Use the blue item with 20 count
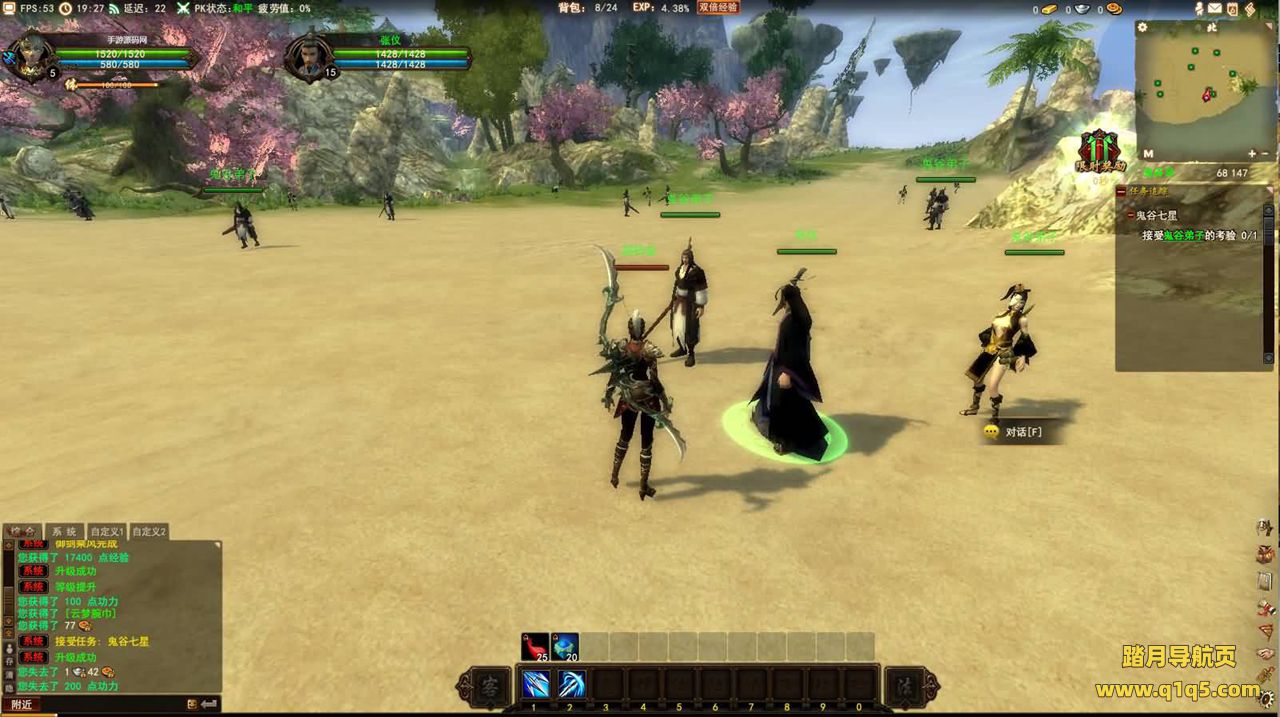The height and width of the screenshot is (717, 1280). [x=565, y=647]
